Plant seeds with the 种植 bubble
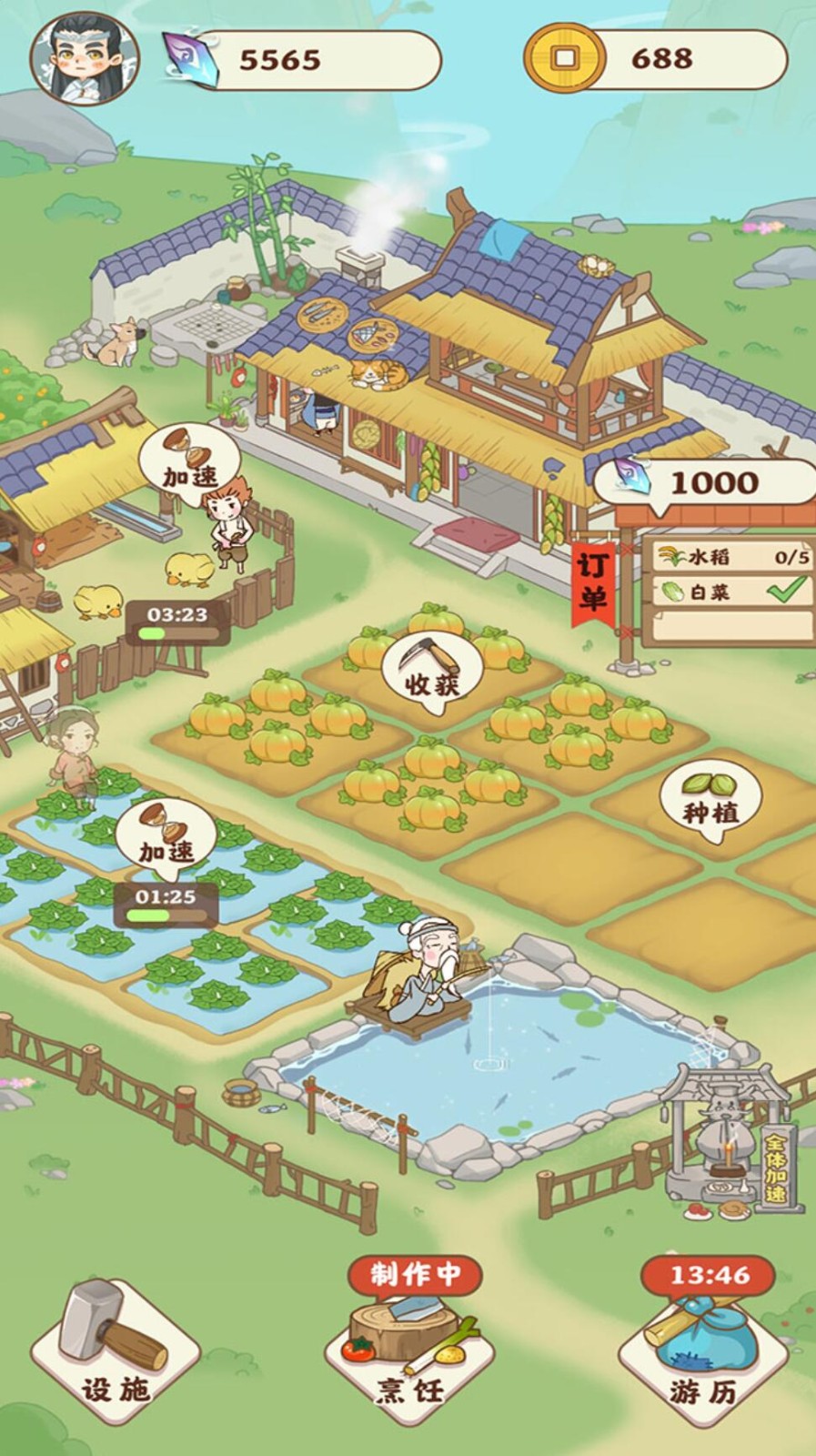Viewport: 816px width, 1456px height. [x=710, y=801]
